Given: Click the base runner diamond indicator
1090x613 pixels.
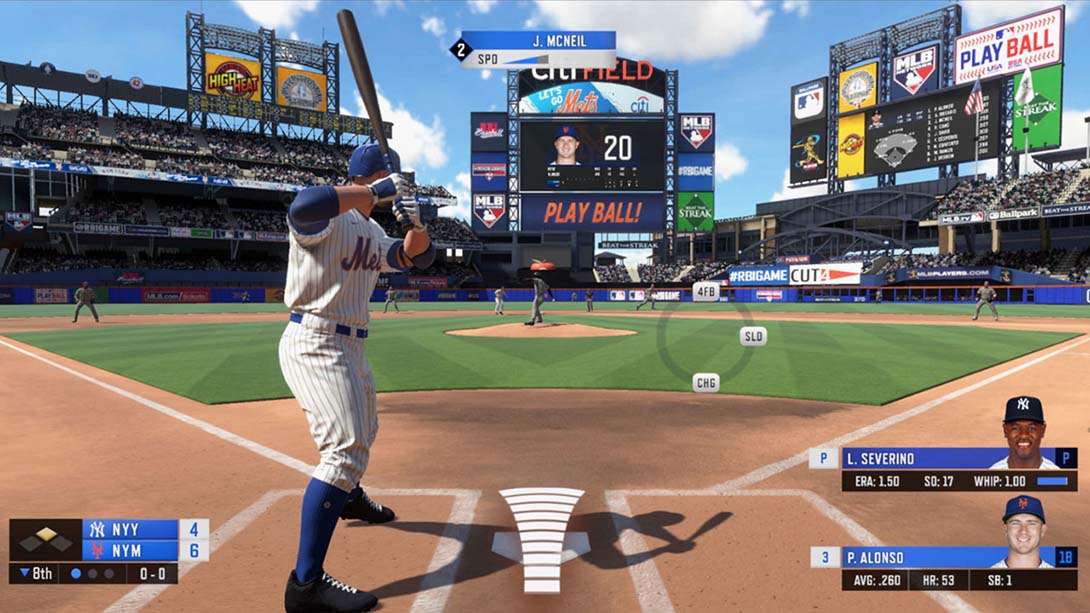Looking at the screenshot, I should pyautogui.click(x=46, y=540).
